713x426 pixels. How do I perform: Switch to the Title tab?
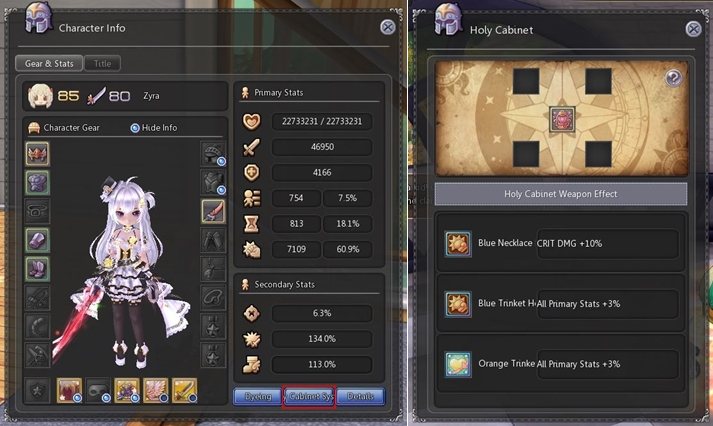click(102, 63)
